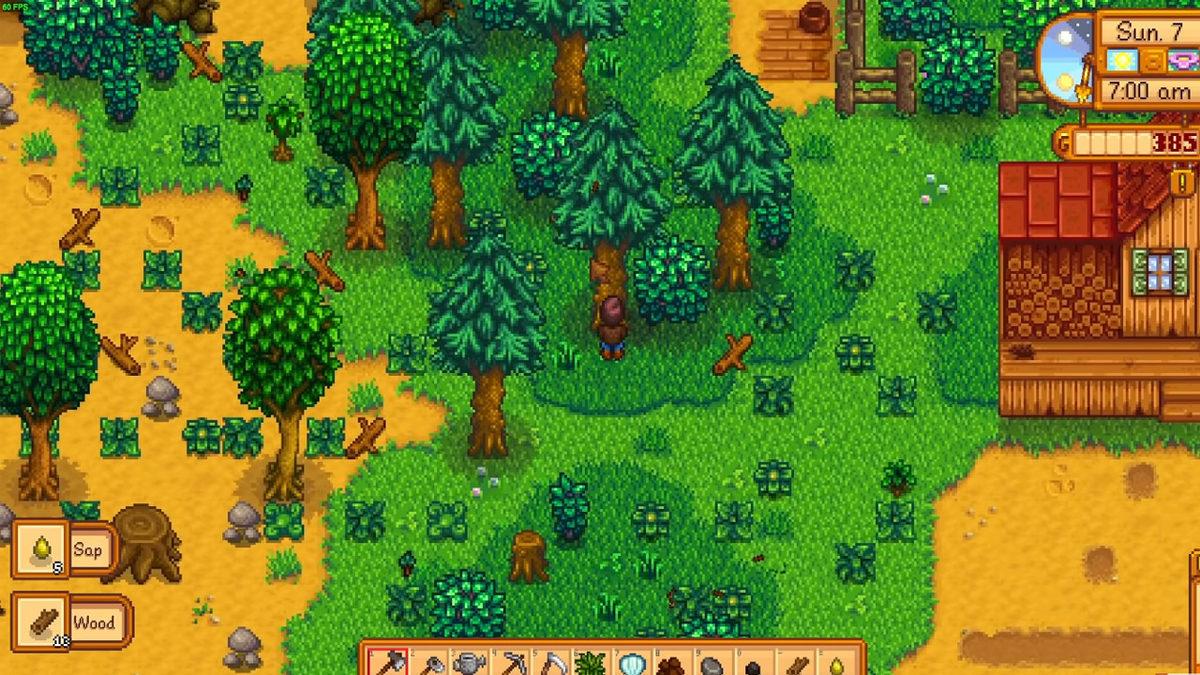Choose the watering can slot
1200x675 pixels.
point(470,663)
